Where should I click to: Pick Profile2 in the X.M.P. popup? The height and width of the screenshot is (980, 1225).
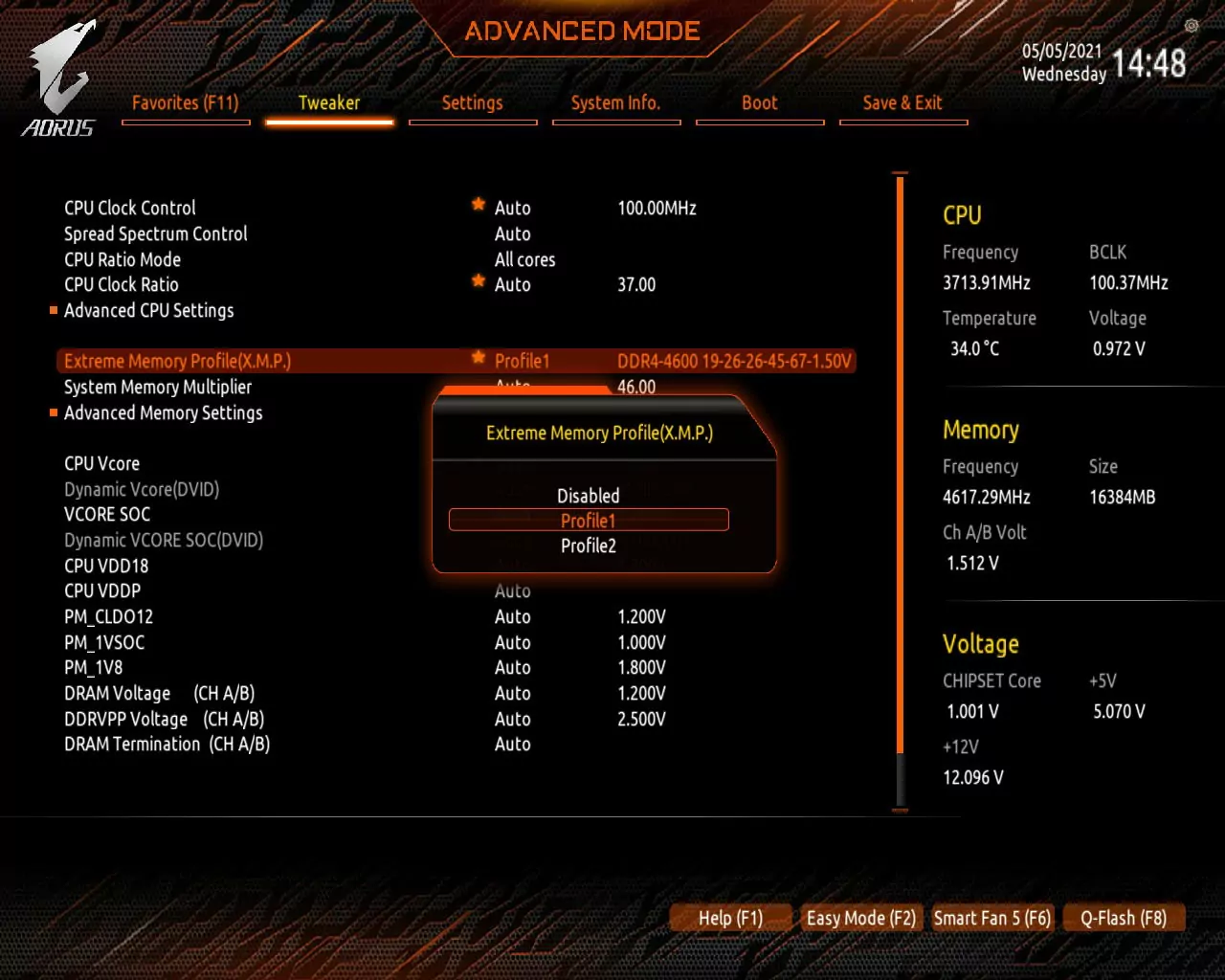click(x=589, y=546)
